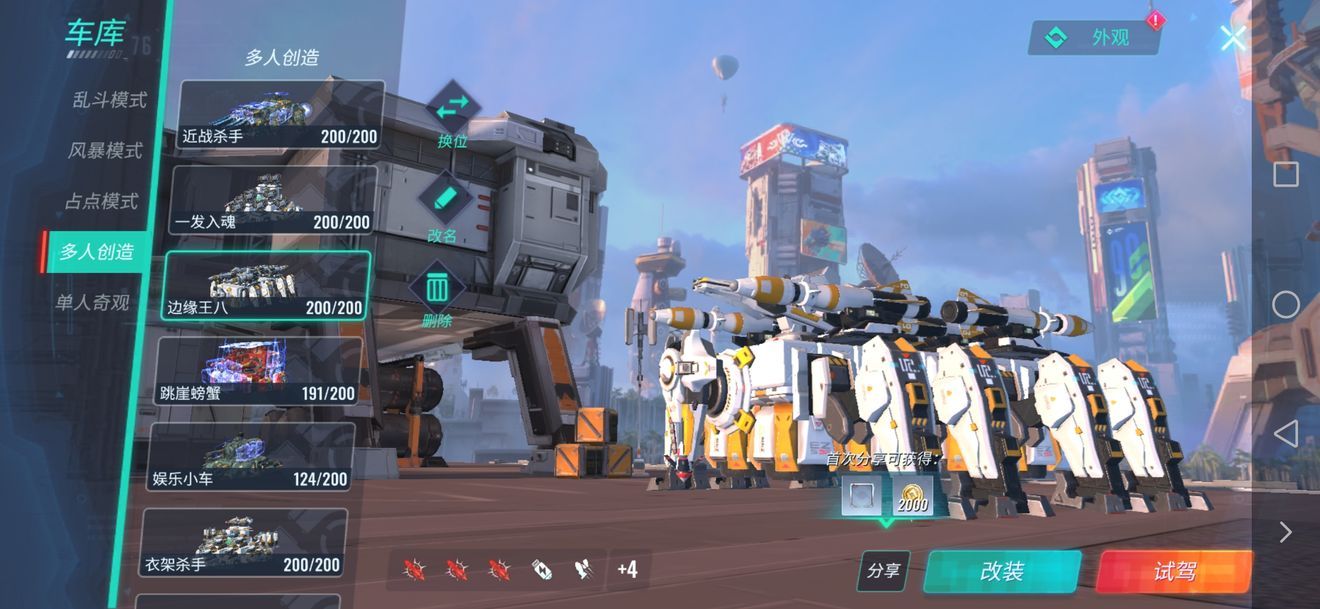Show the 单人奇观 tab
This screenshot has height=609, width=1320.
pos(92,302)
